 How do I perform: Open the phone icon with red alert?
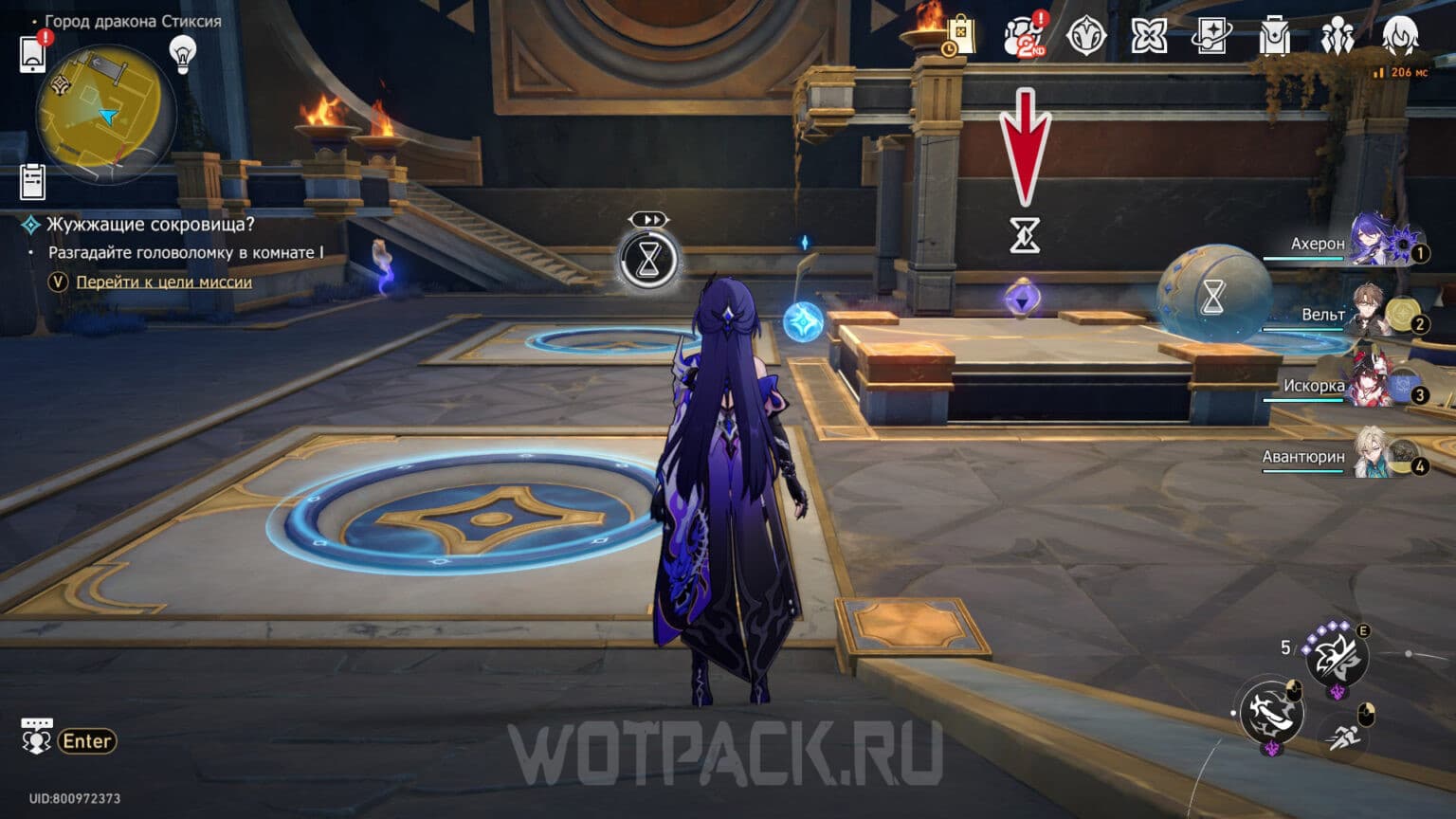coord(33,52)
